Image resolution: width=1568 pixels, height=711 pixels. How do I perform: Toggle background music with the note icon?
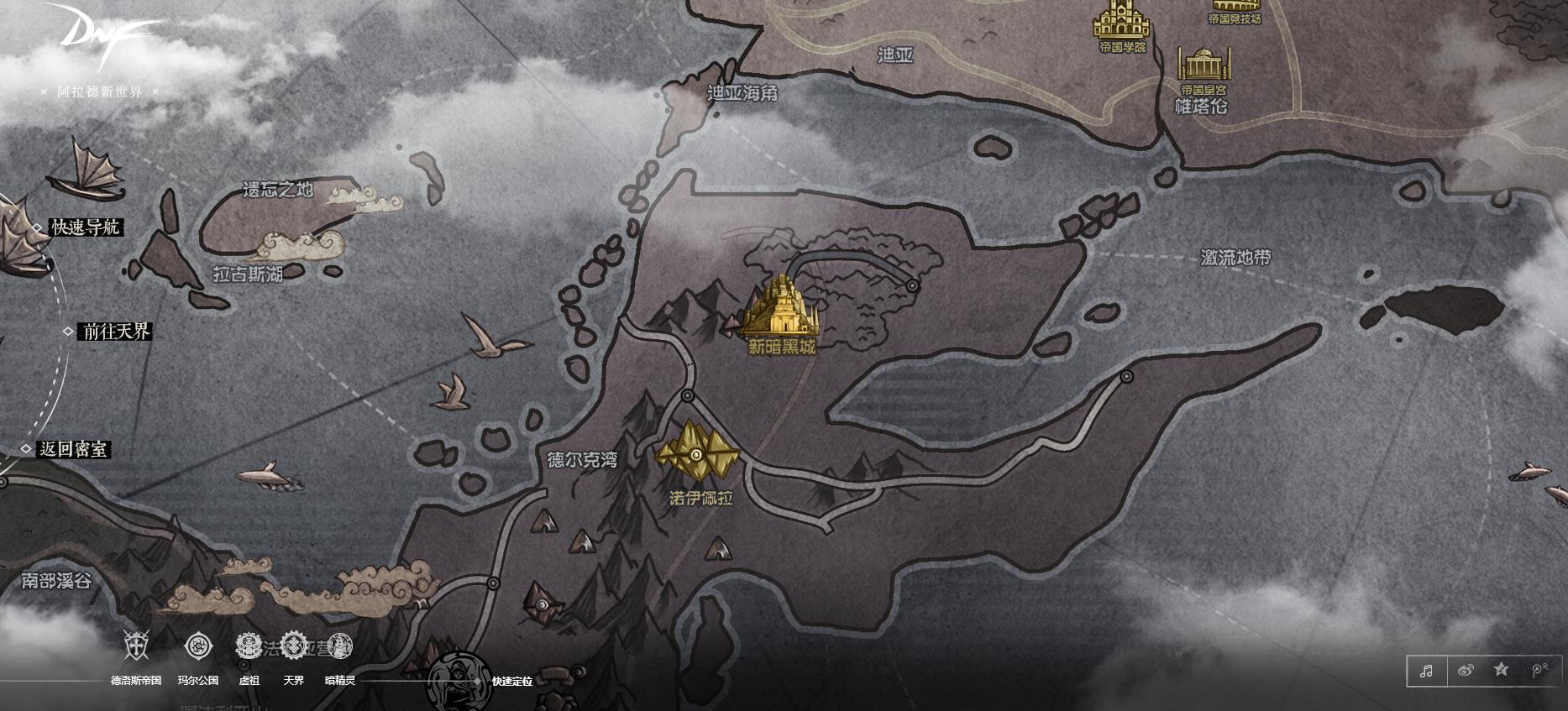click(x=1426, y=671)
